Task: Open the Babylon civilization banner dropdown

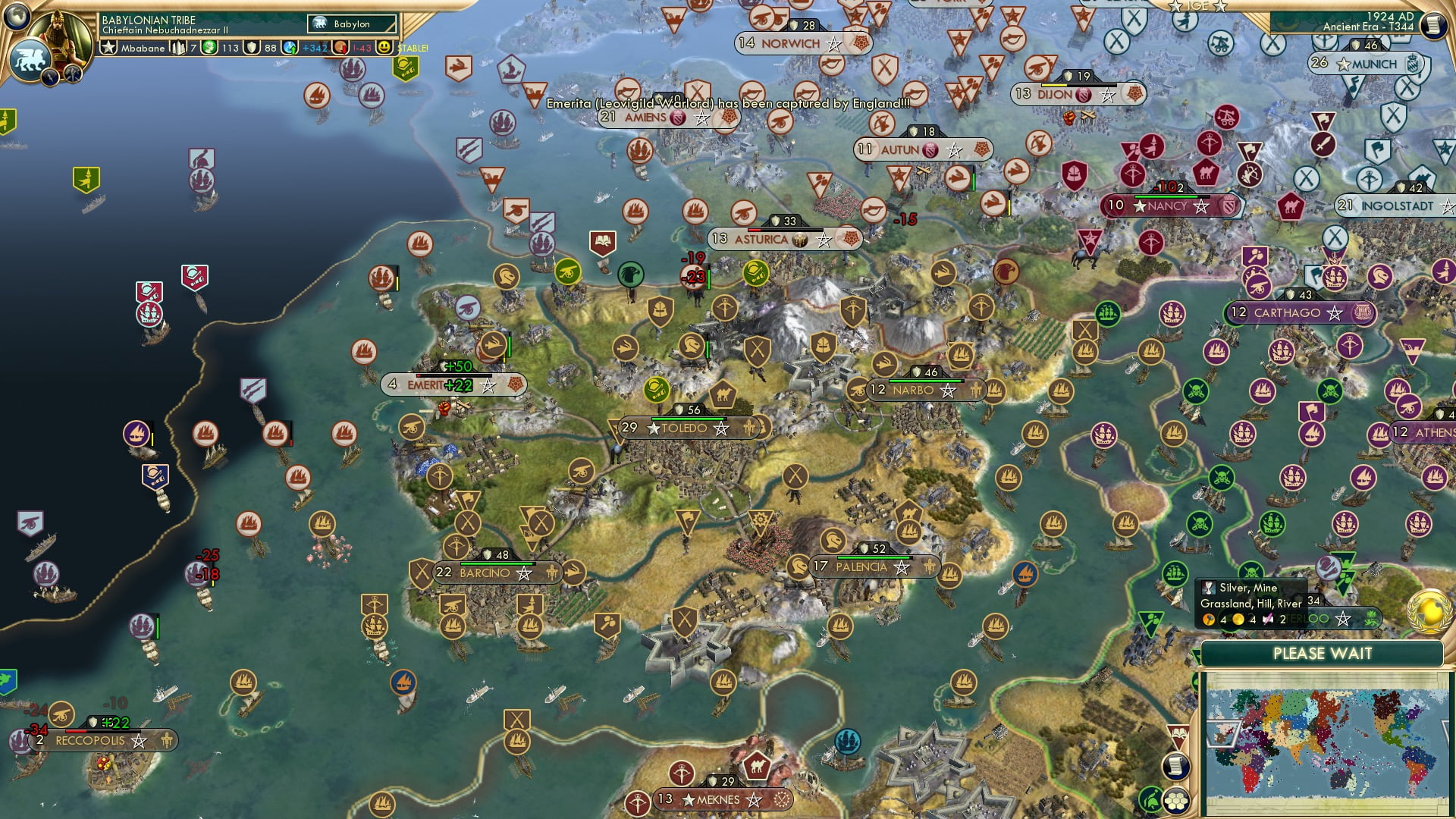Action: (350, 24)
